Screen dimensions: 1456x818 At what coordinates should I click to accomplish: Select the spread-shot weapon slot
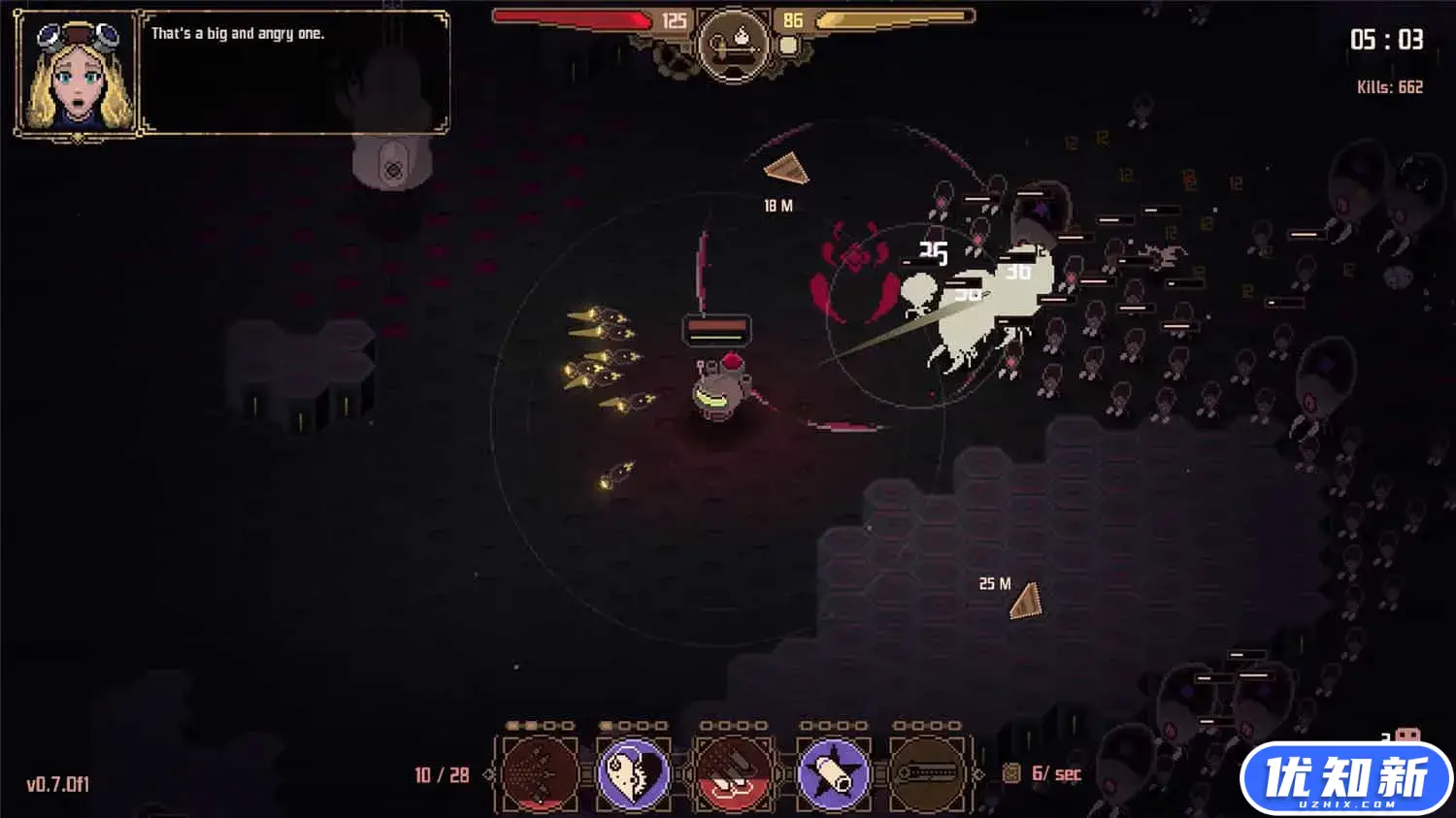[x=540, y=773]
